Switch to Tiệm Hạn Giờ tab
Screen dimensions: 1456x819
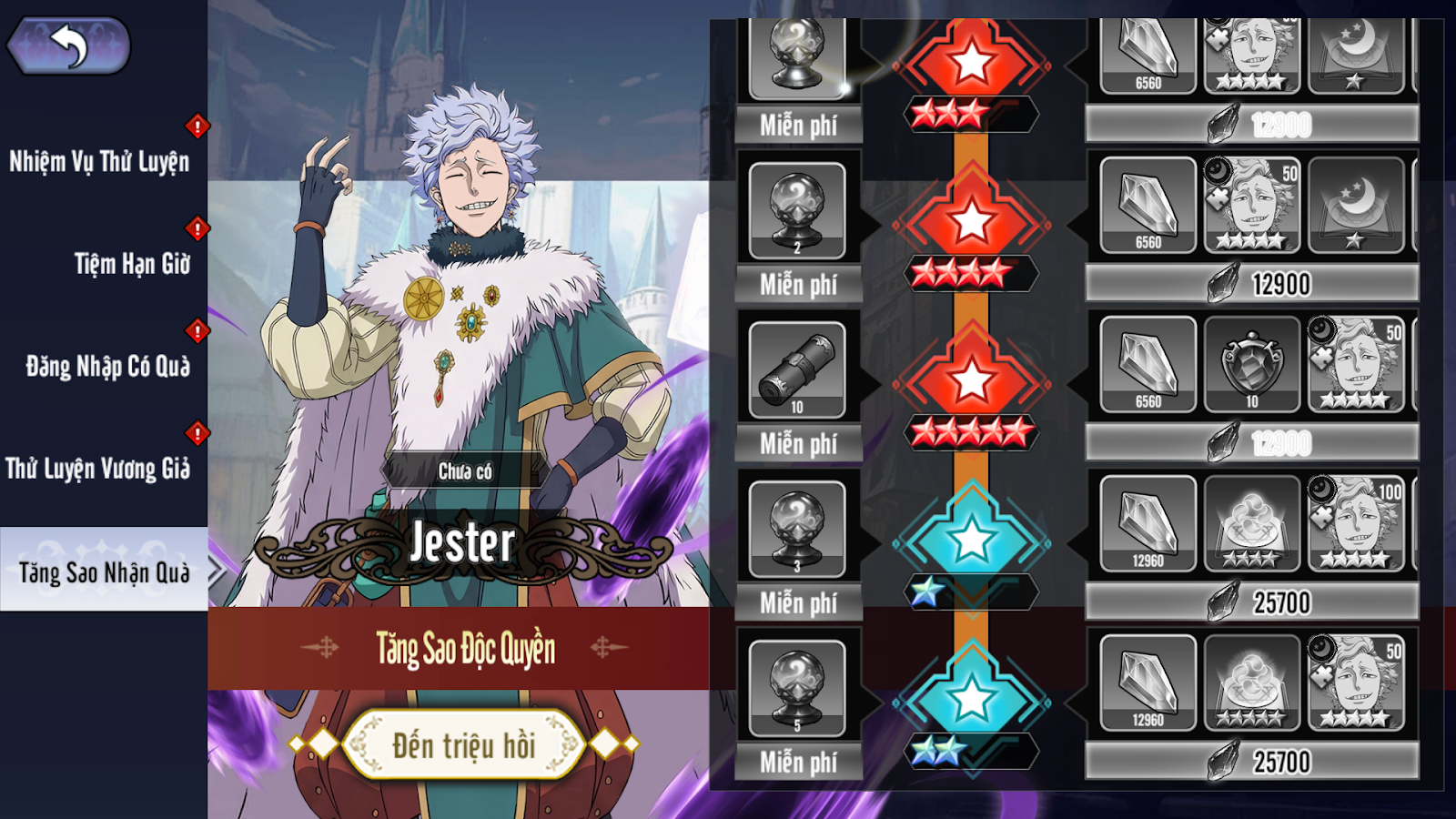132,264
